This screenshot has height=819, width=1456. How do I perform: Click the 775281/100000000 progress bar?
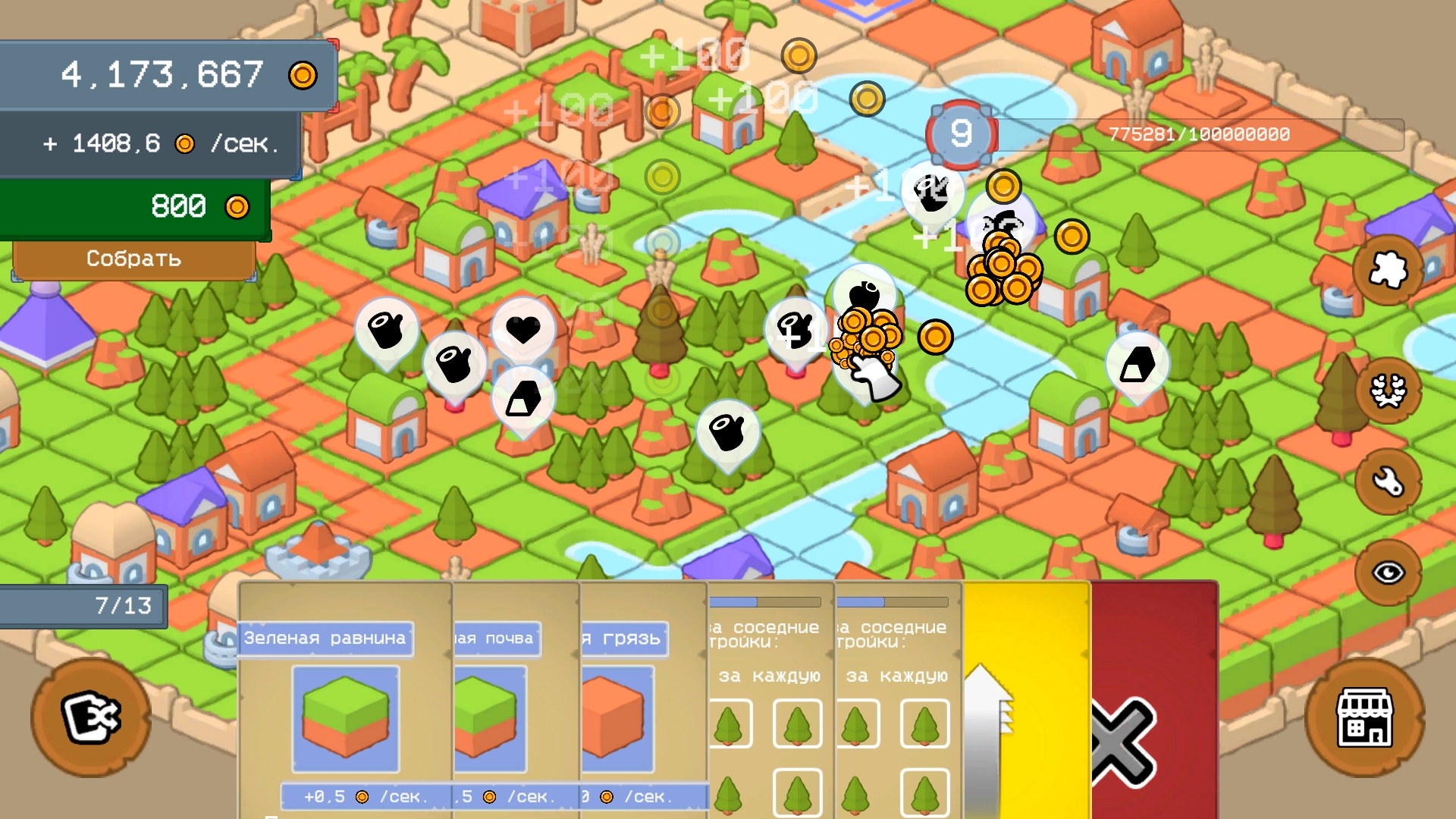click(x=1198, y=134)
